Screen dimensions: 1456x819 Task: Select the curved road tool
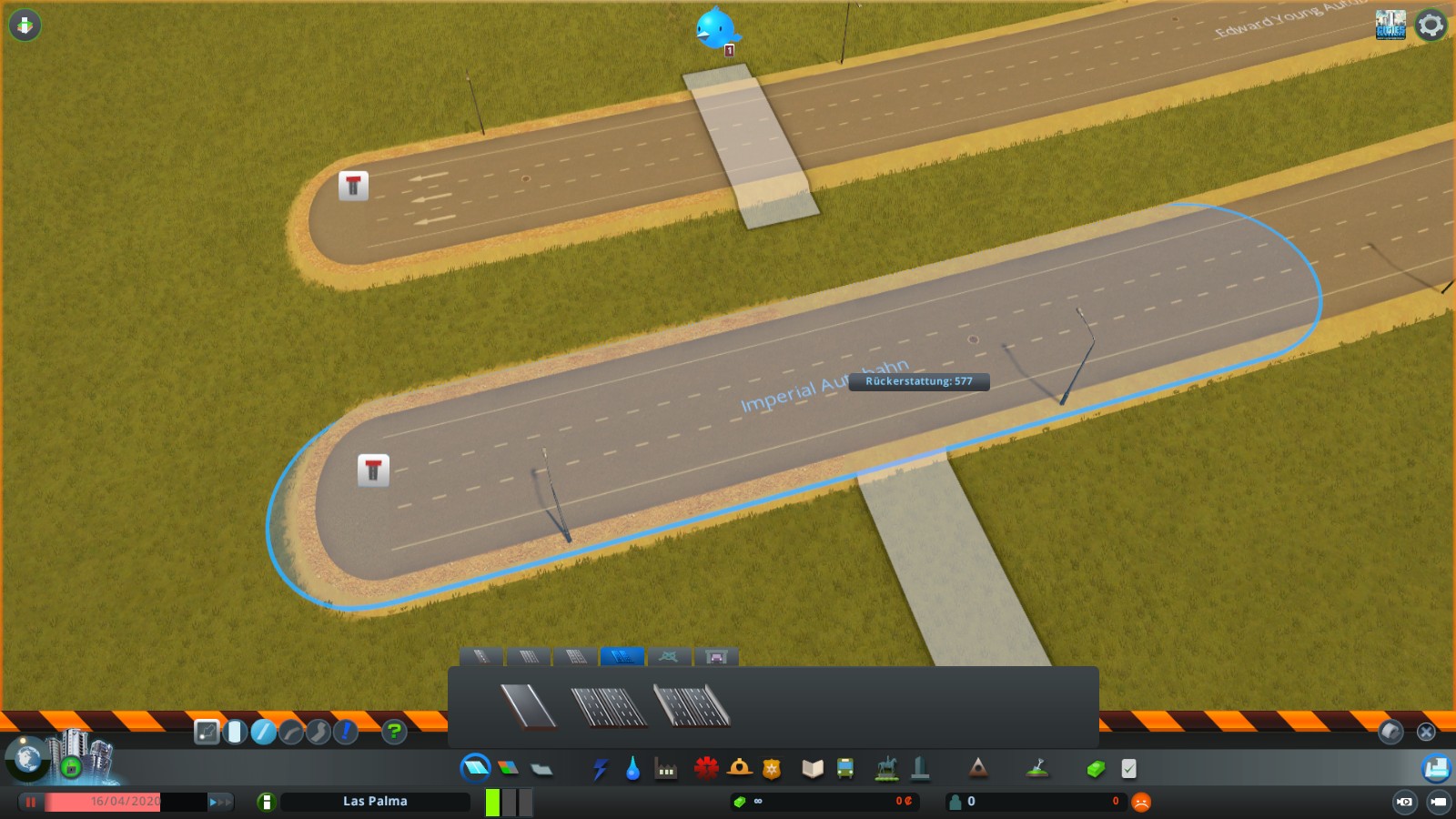click(291, 731)
